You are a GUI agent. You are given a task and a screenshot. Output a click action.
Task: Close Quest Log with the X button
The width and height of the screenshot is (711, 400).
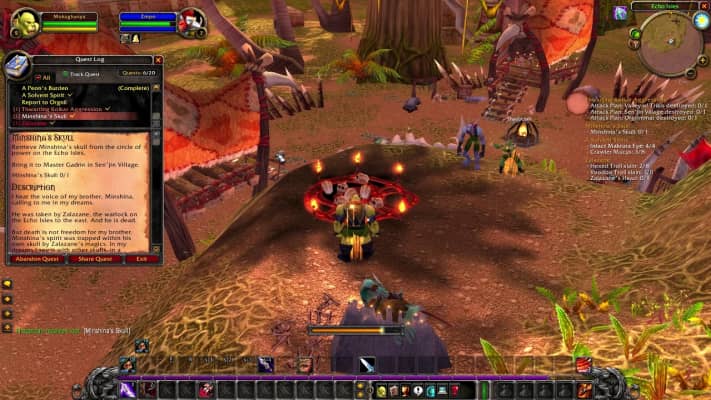[x=156, y=59]
